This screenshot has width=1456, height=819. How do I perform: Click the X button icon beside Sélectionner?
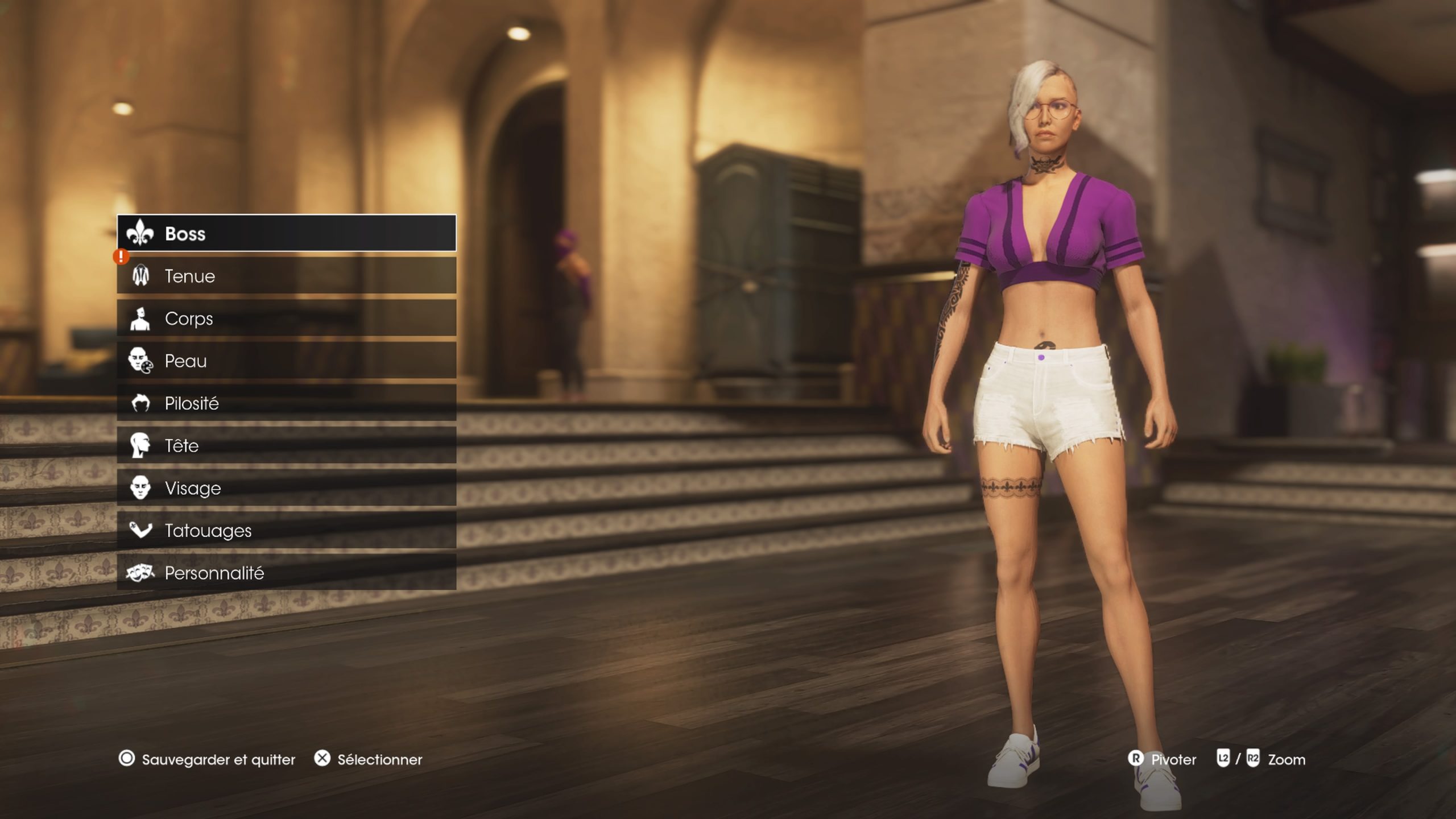(321, 759)
